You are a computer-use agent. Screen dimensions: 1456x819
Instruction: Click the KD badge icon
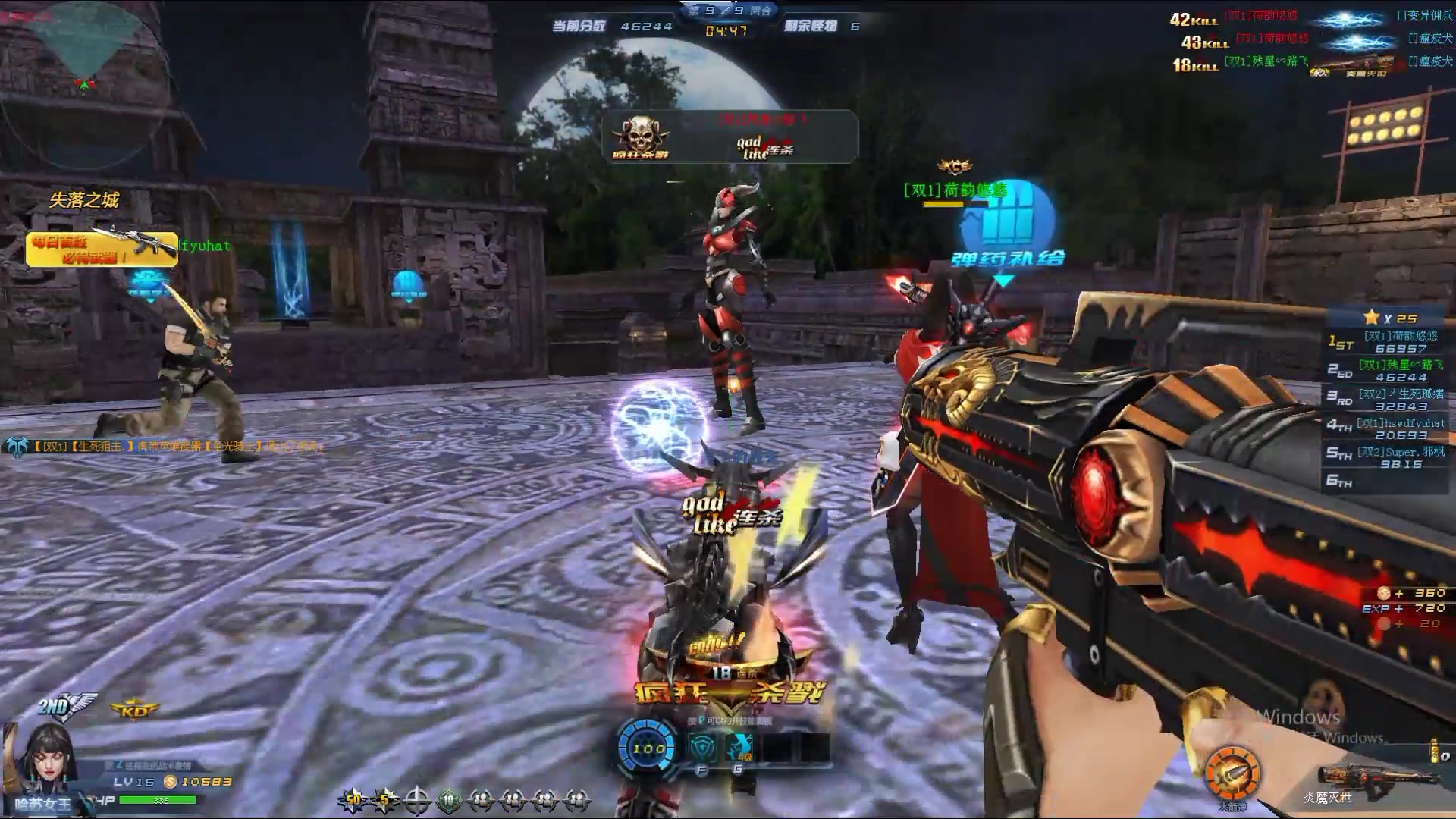pos(134,711)
